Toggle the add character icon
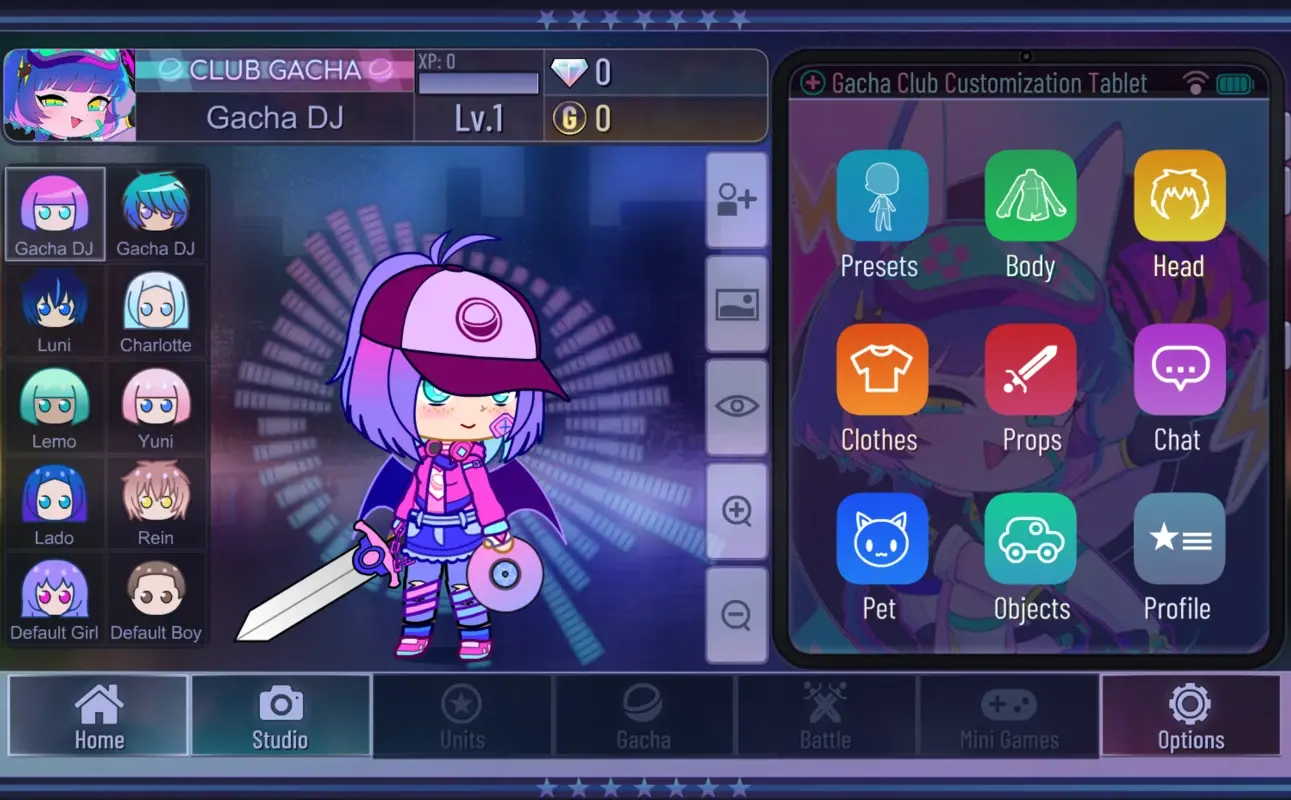The height and width of the screenshot is (800, 1291). point(737,200)
